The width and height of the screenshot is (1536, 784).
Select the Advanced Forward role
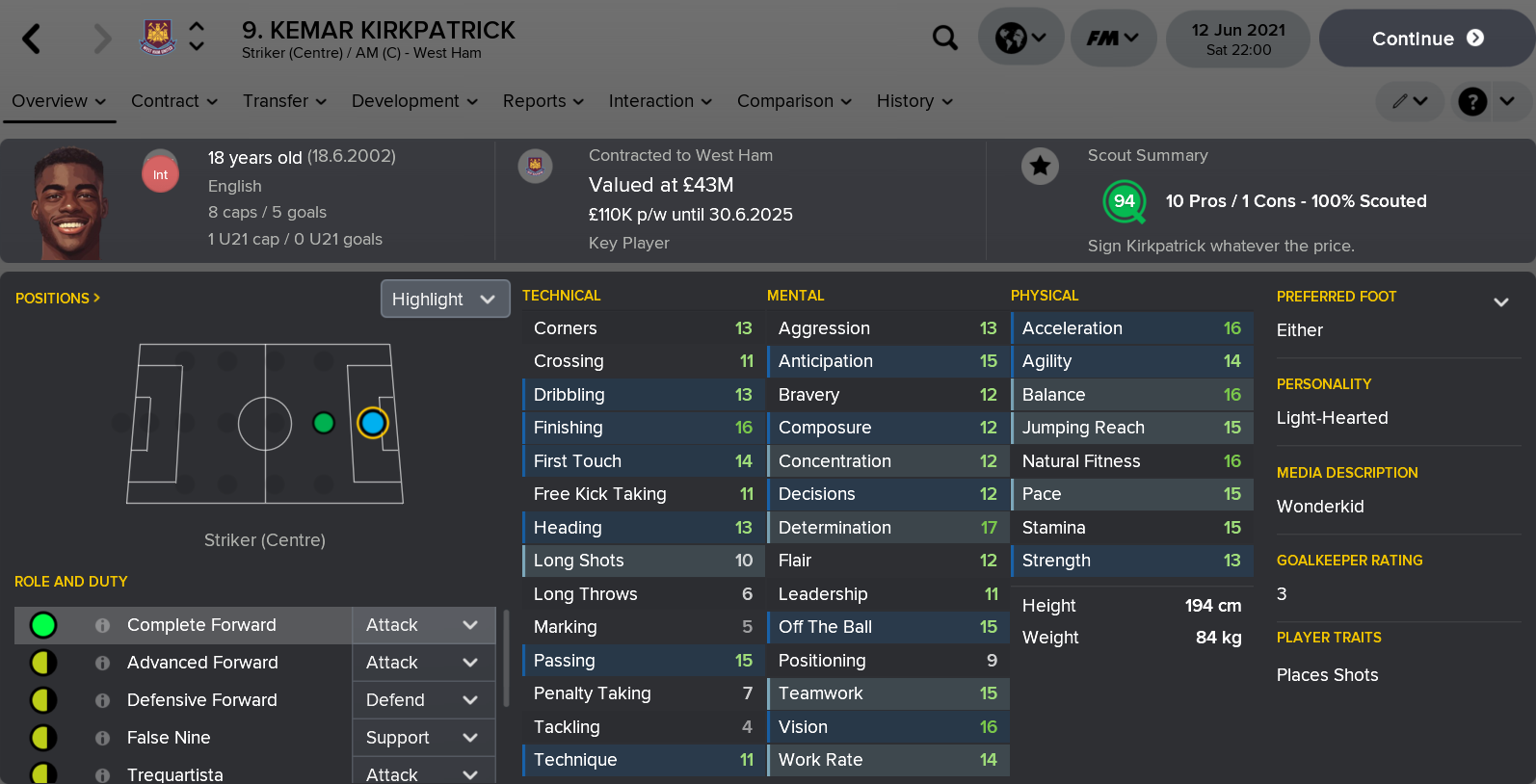[202, 663]
